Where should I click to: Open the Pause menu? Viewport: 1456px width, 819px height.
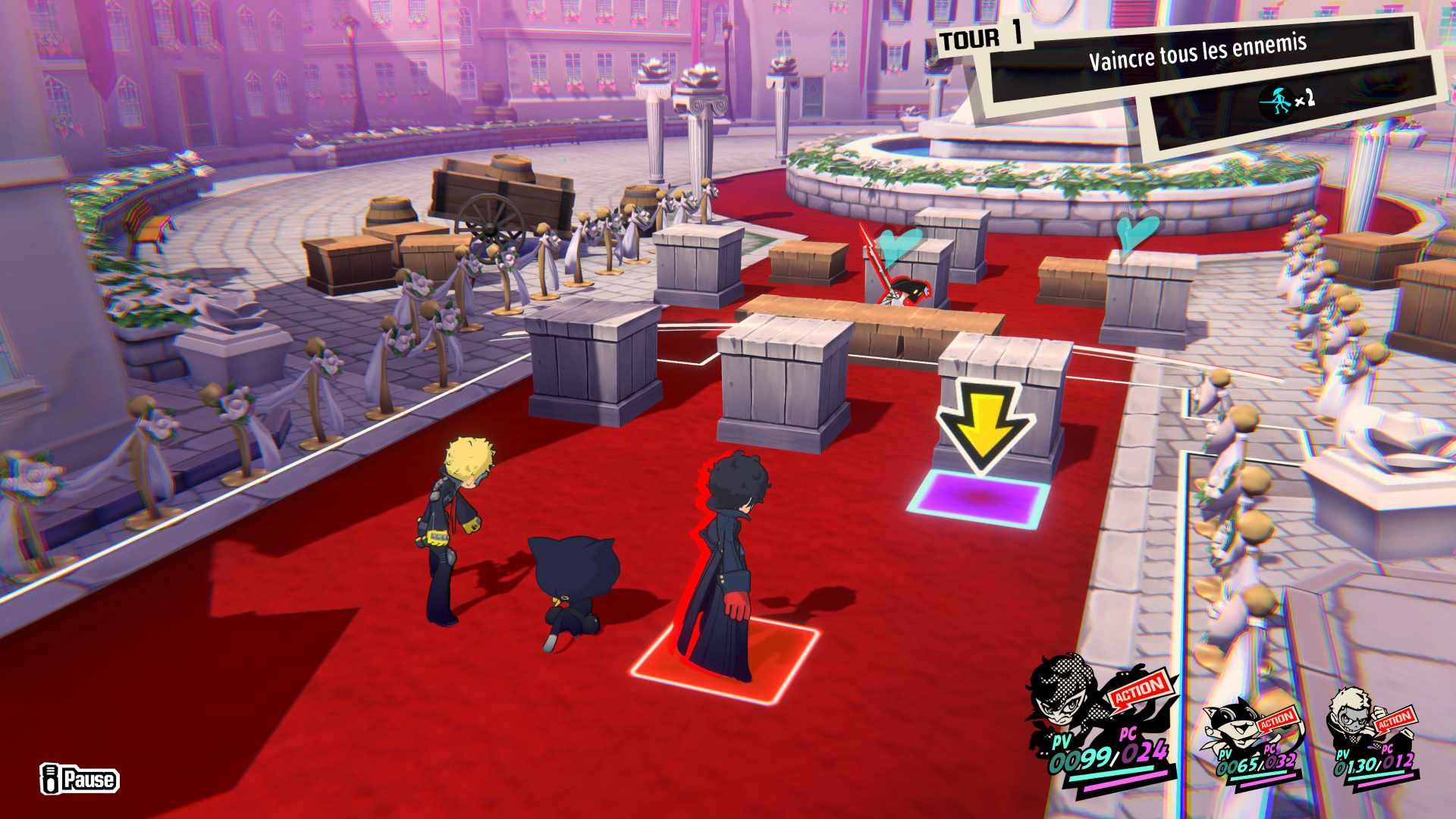(80, 779)
